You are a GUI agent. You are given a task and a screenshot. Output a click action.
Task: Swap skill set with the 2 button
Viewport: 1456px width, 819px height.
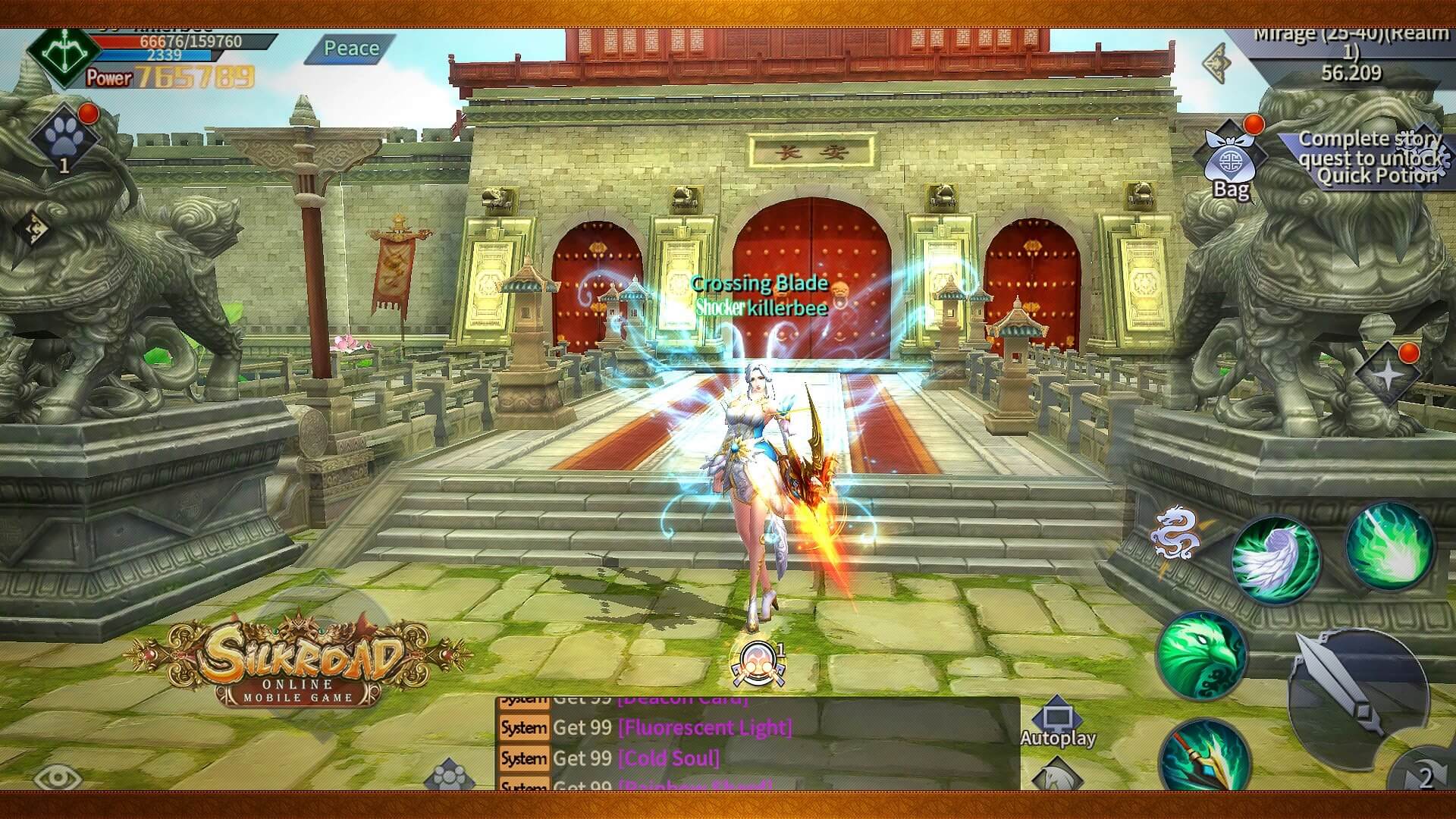coord(1426,776)
